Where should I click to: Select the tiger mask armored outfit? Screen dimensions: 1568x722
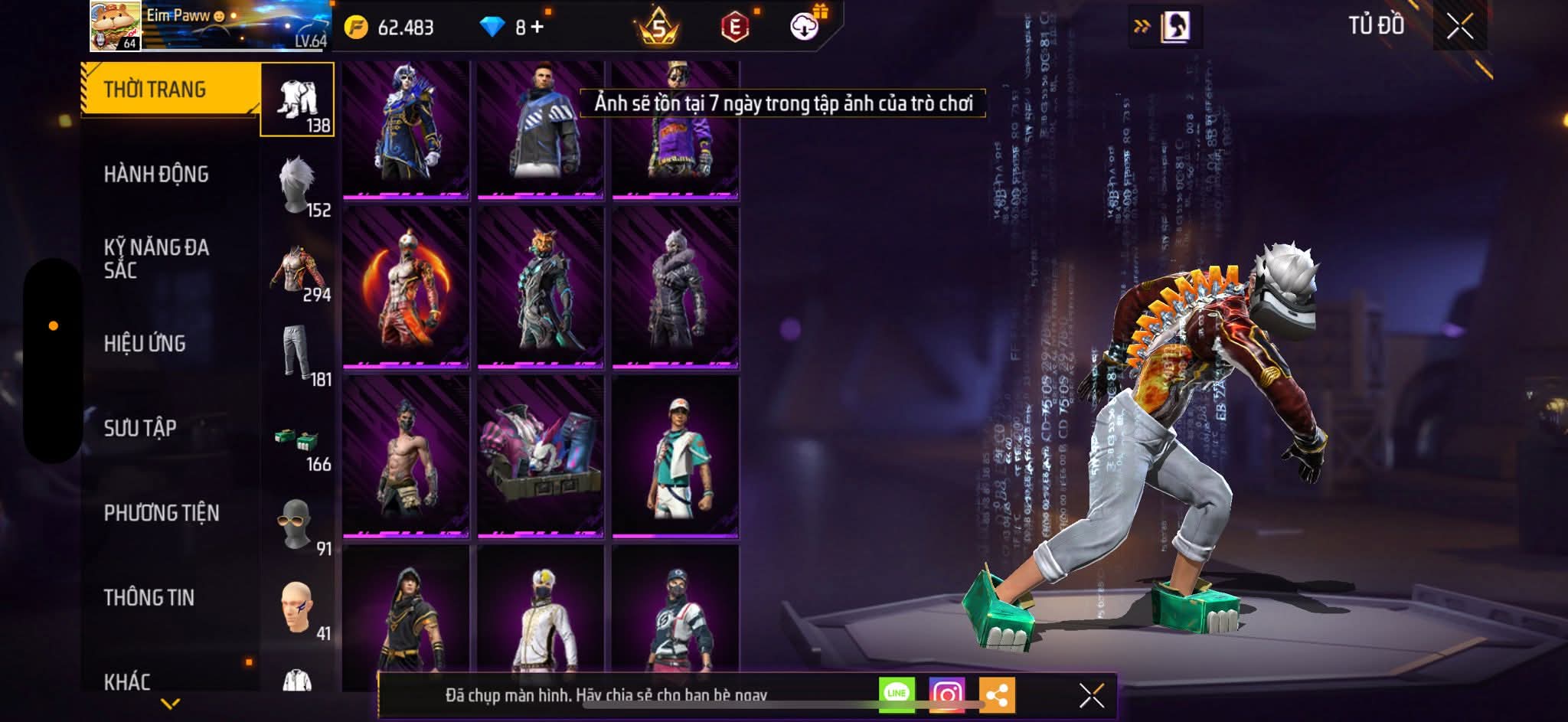(x=541, y=288)
